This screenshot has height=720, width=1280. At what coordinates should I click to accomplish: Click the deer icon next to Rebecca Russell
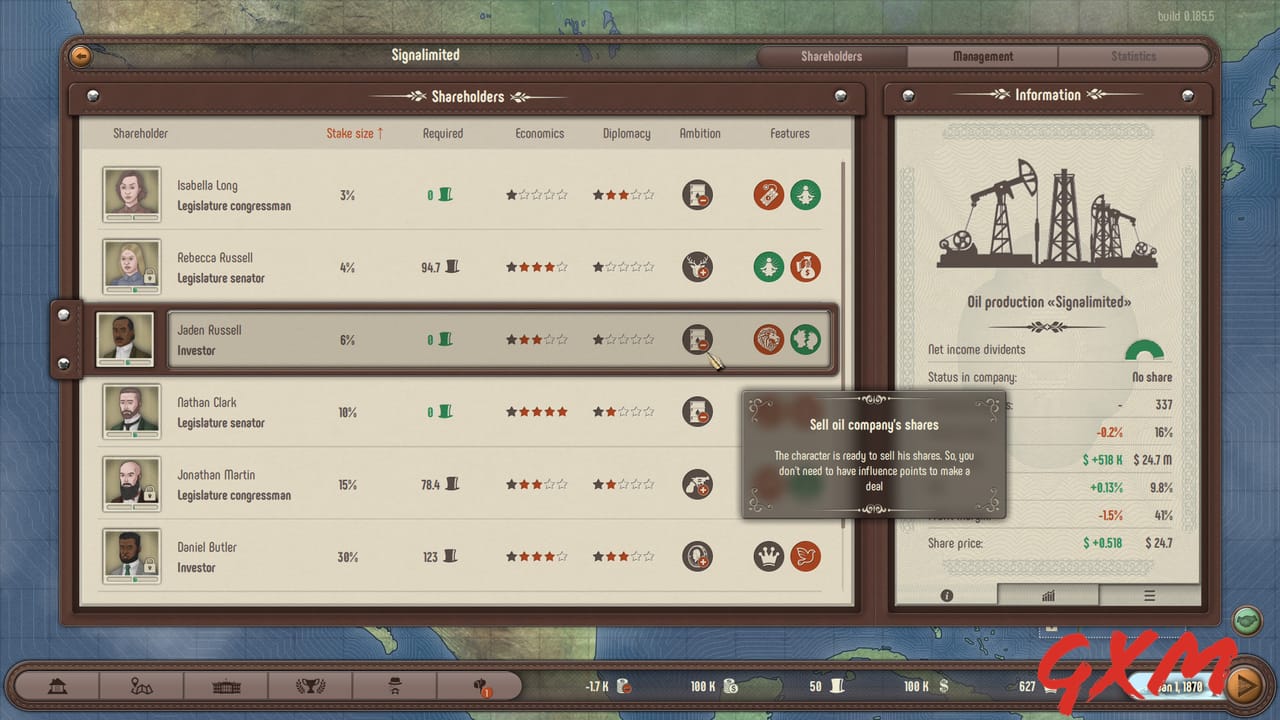[x=697, y=267]
